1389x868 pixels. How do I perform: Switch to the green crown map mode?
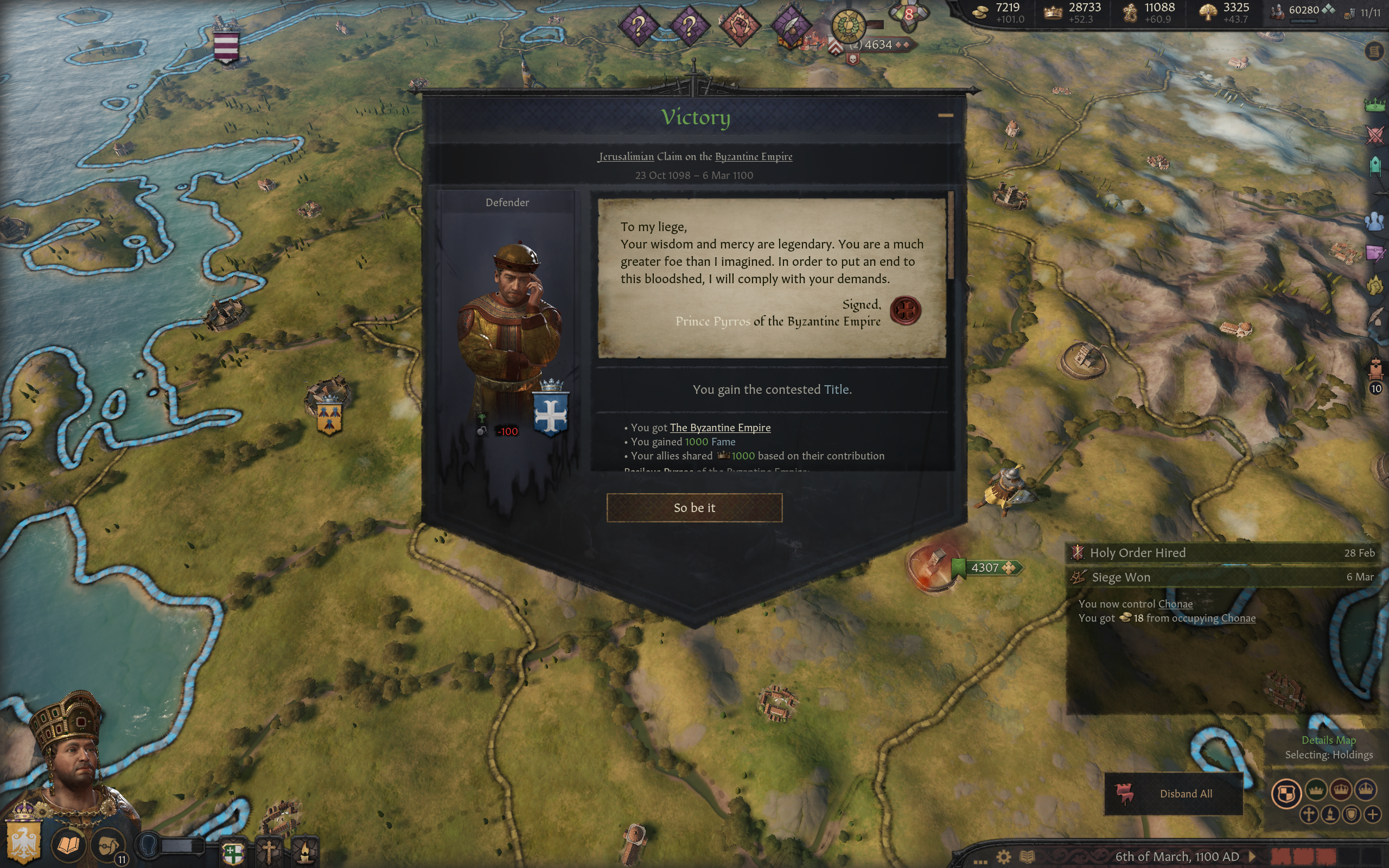pyautogui.click(x=1316, y=790)
